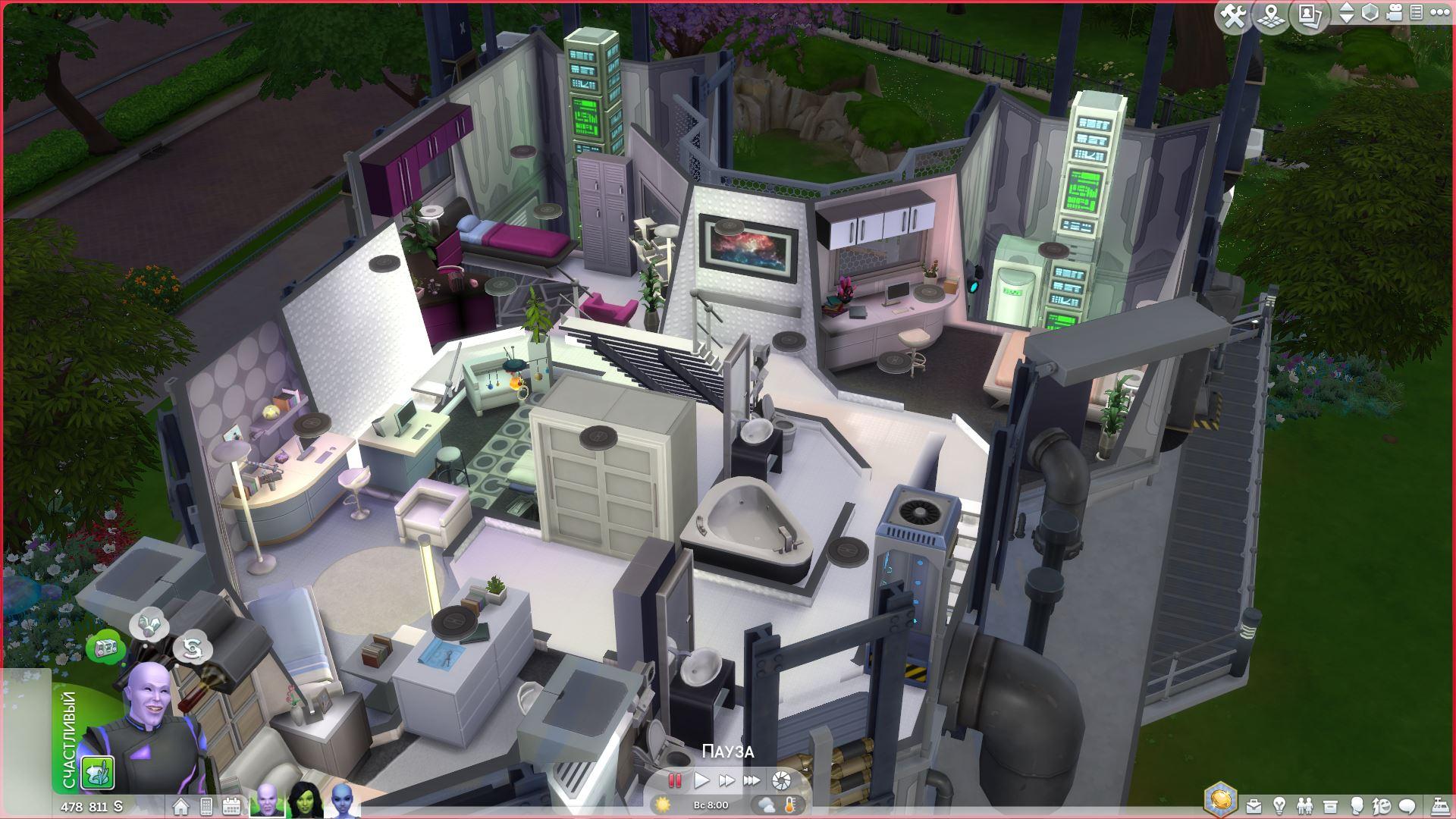Viewport: 1456px width, 819px height.
Task: Set game speed to fast forward
Action: coord(726,780)
